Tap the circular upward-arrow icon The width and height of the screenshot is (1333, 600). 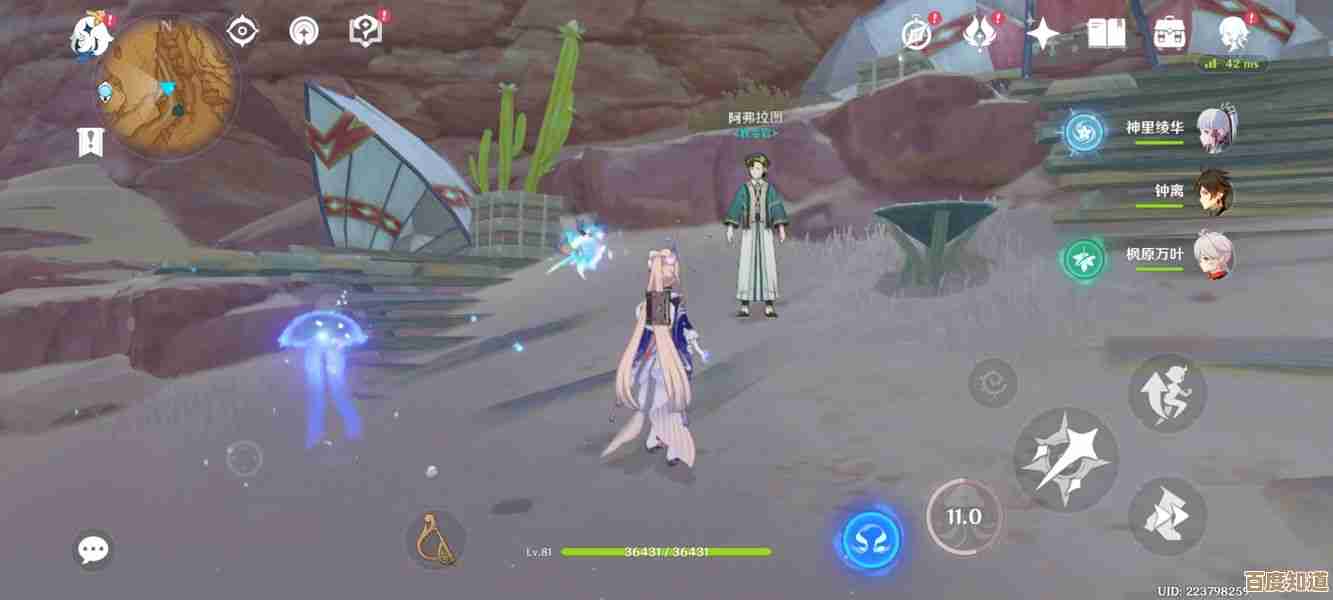302,32
